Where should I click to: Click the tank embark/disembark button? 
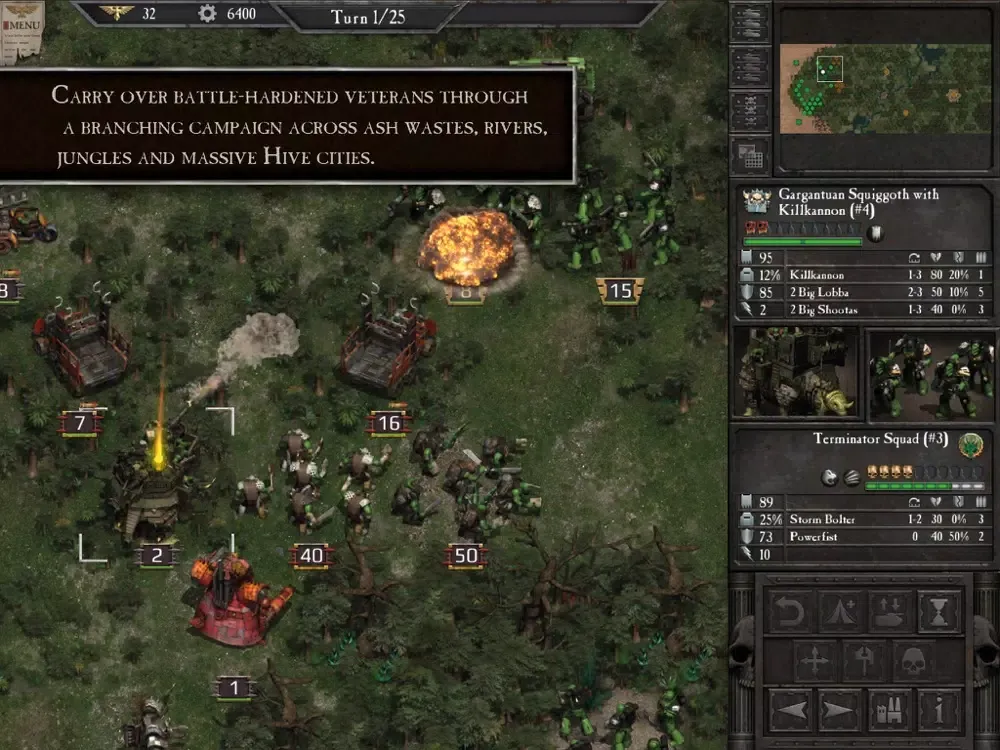(890, 611)
